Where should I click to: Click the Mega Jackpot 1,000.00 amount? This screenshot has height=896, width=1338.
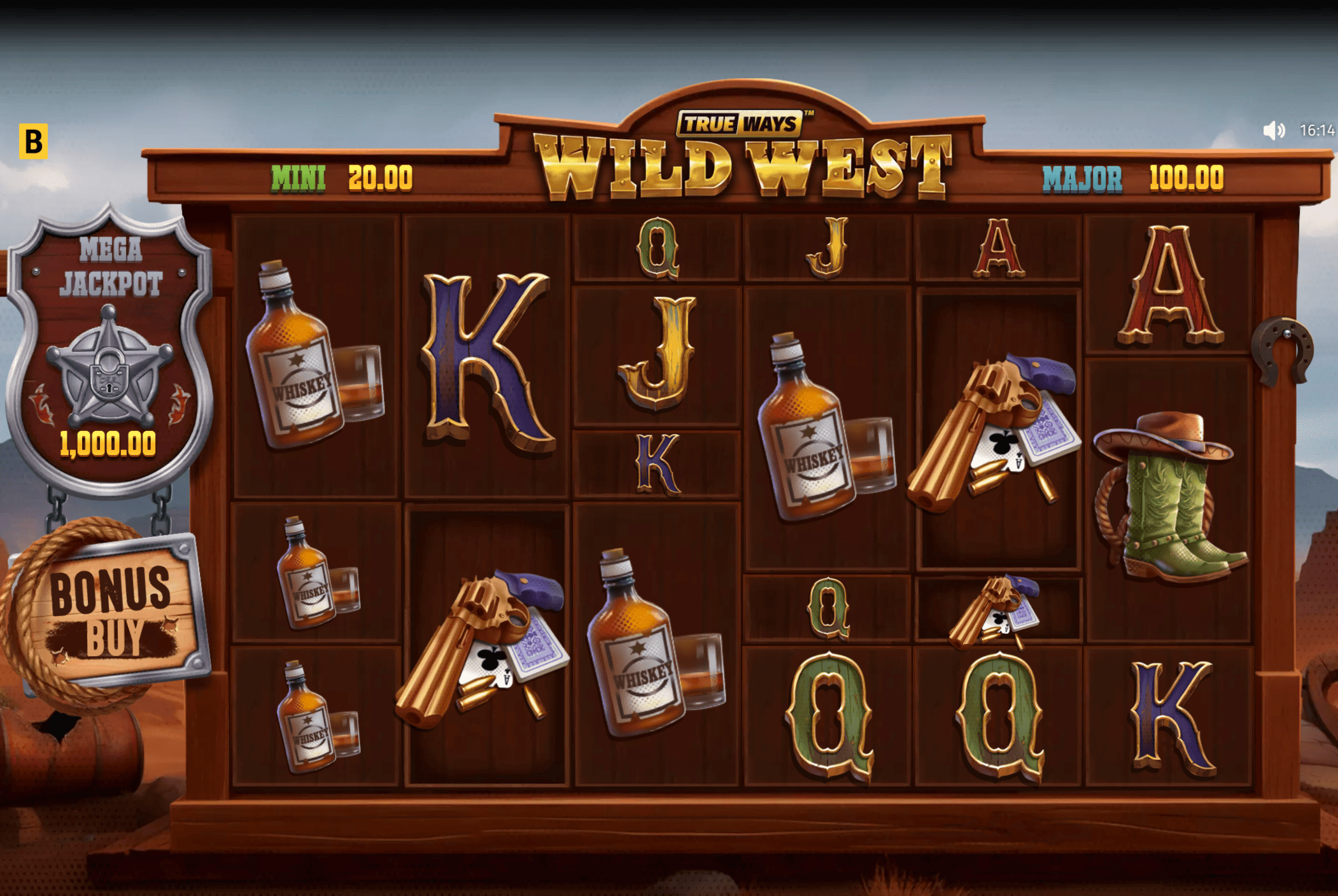109,443
